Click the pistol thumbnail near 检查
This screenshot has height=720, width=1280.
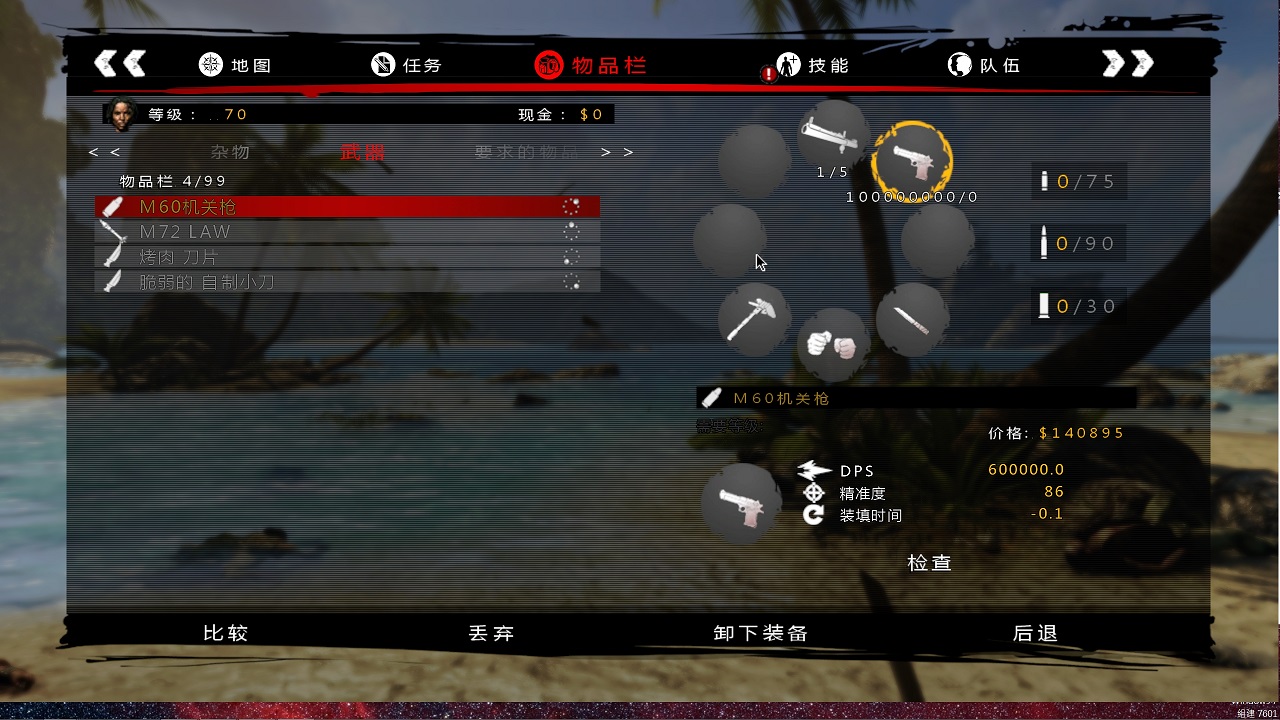[741, 505]
